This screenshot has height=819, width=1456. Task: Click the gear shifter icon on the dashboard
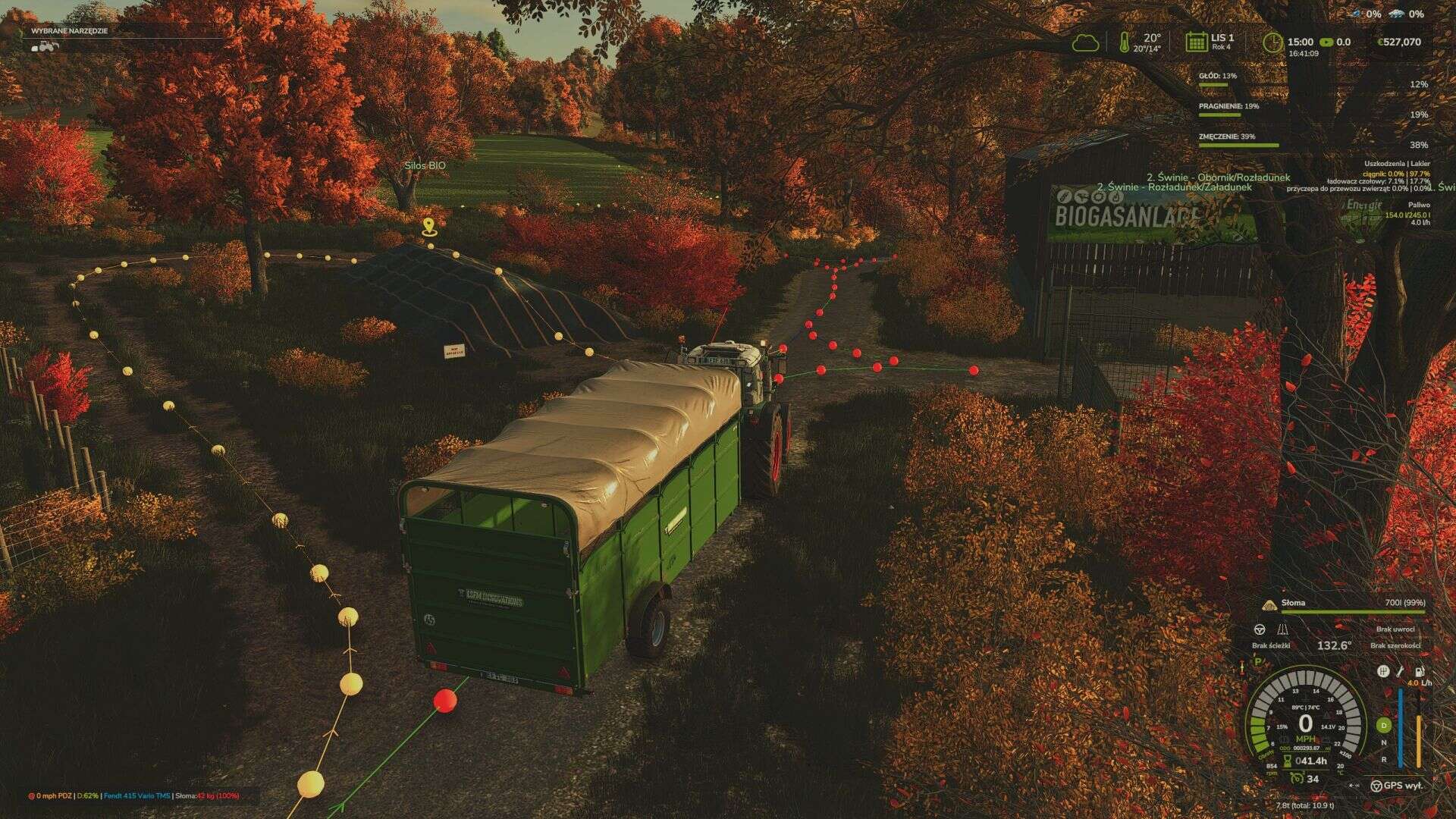[1383, 672]
